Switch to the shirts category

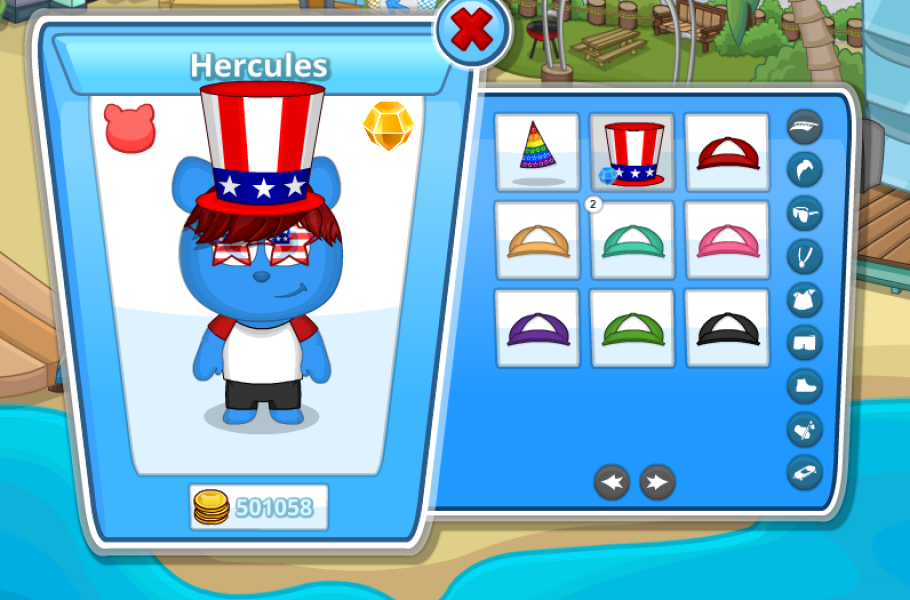804,299
